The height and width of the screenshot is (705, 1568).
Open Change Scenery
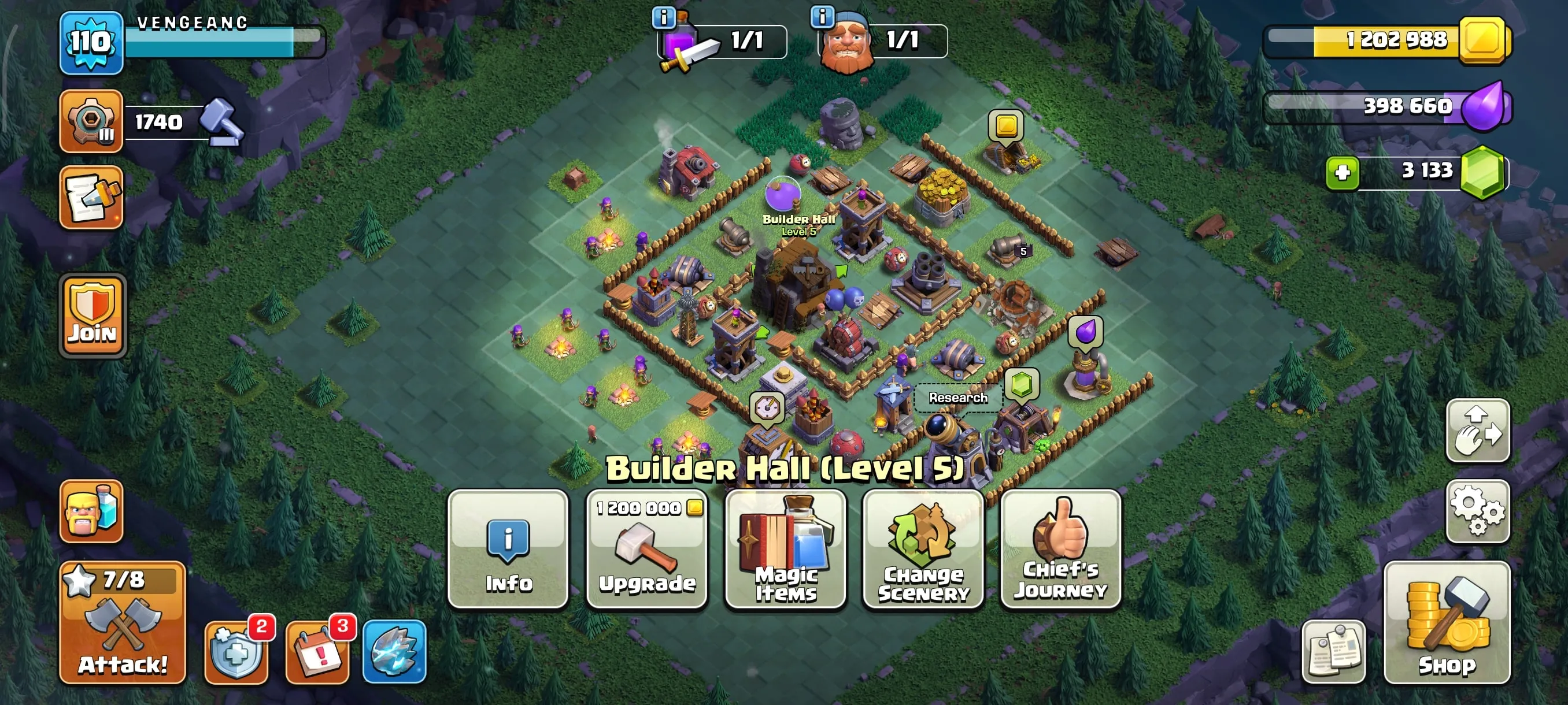pos(923,551)
